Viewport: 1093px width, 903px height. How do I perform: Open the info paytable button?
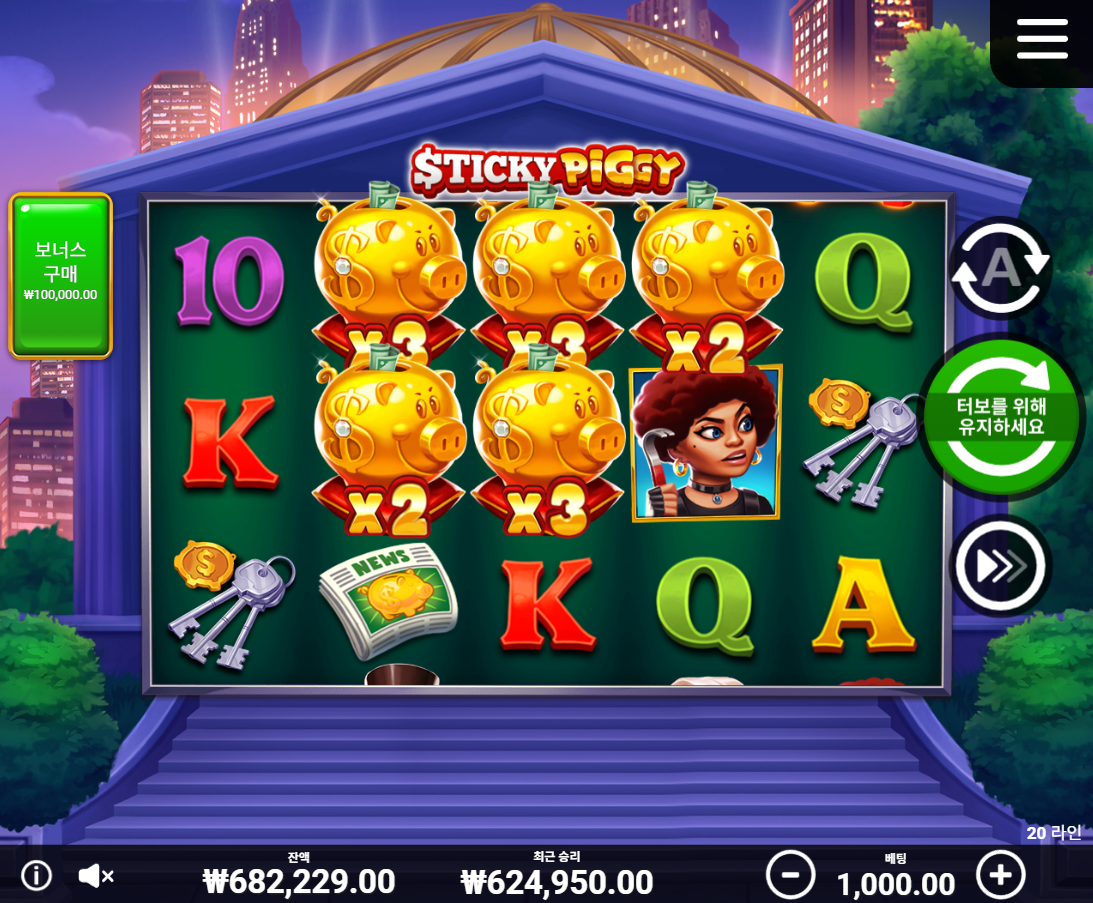[x=37, y=876]
